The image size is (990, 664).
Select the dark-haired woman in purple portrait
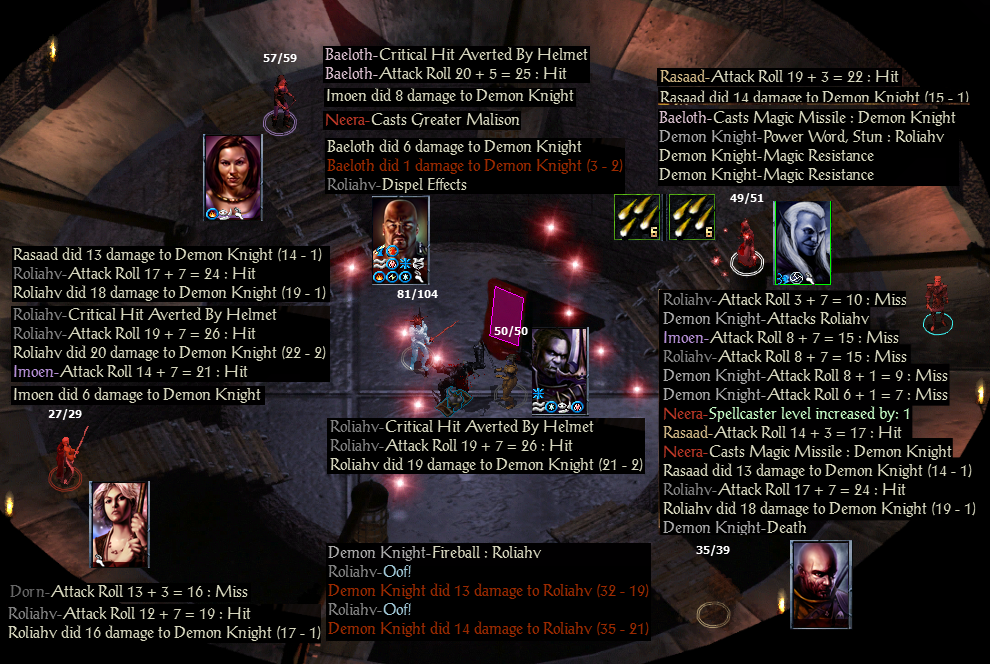coord(232,175)
